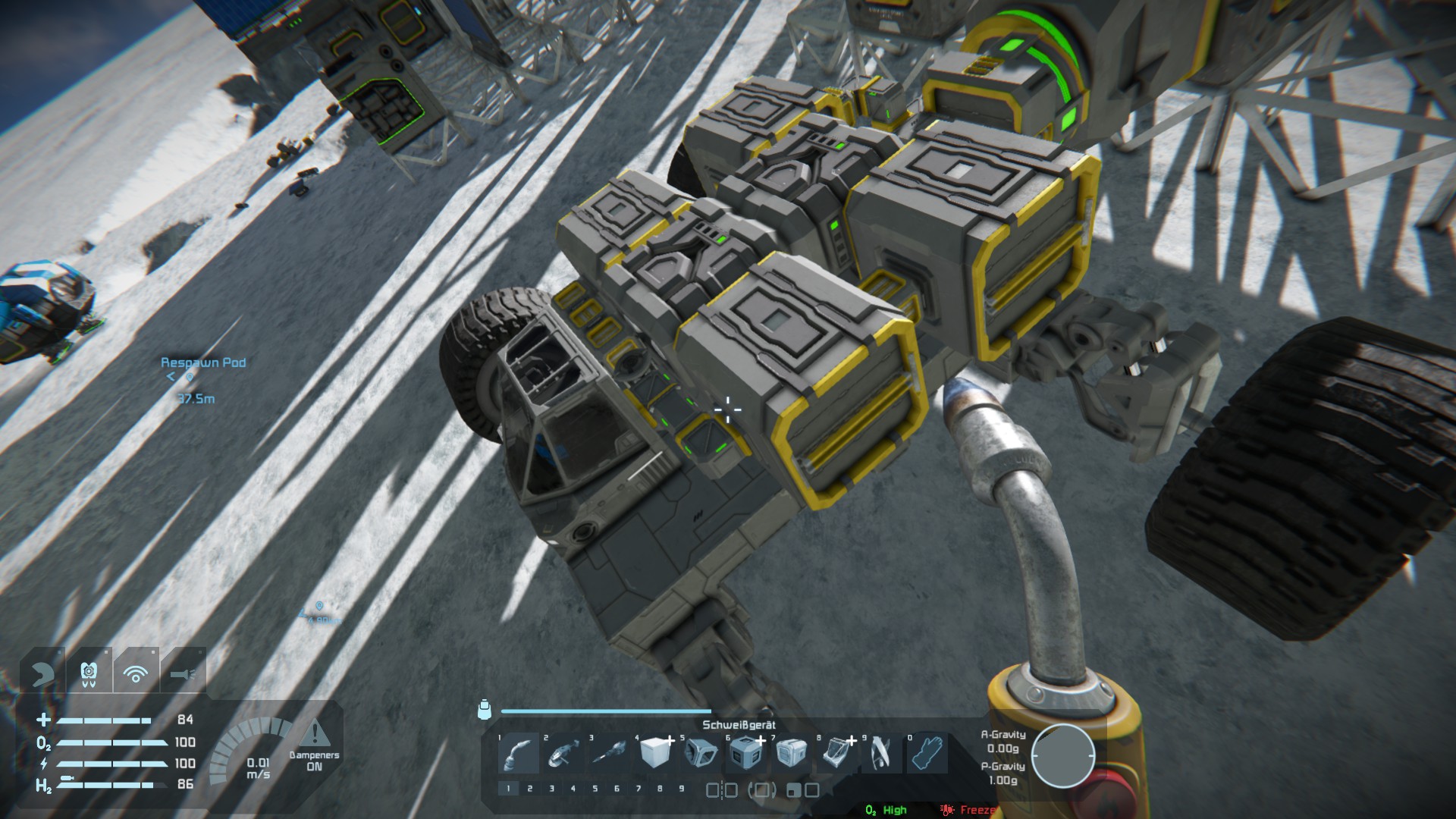Choose the cargo container block in slot 7
Image resolution: width=1456 pixels, height=819 pixels.
tap(792, 753)
